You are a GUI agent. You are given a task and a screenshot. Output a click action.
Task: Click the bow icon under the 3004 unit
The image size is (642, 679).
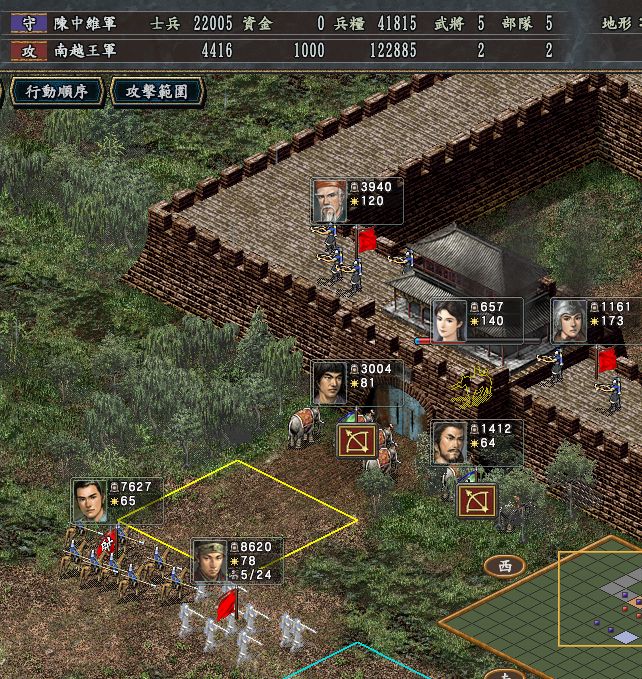pyautogui.click(x=356, y=441)
